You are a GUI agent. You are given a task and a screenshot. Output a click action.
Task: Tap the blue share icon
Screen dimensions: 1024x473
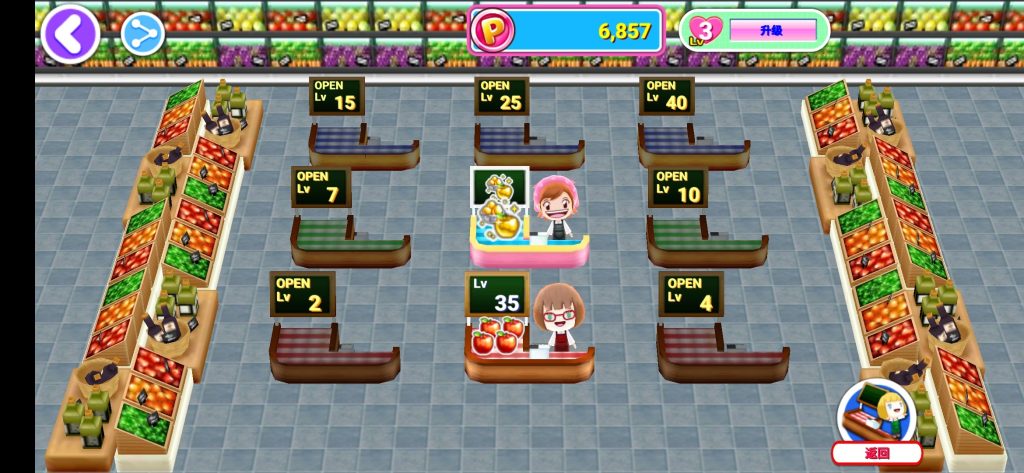click(143, 34)
